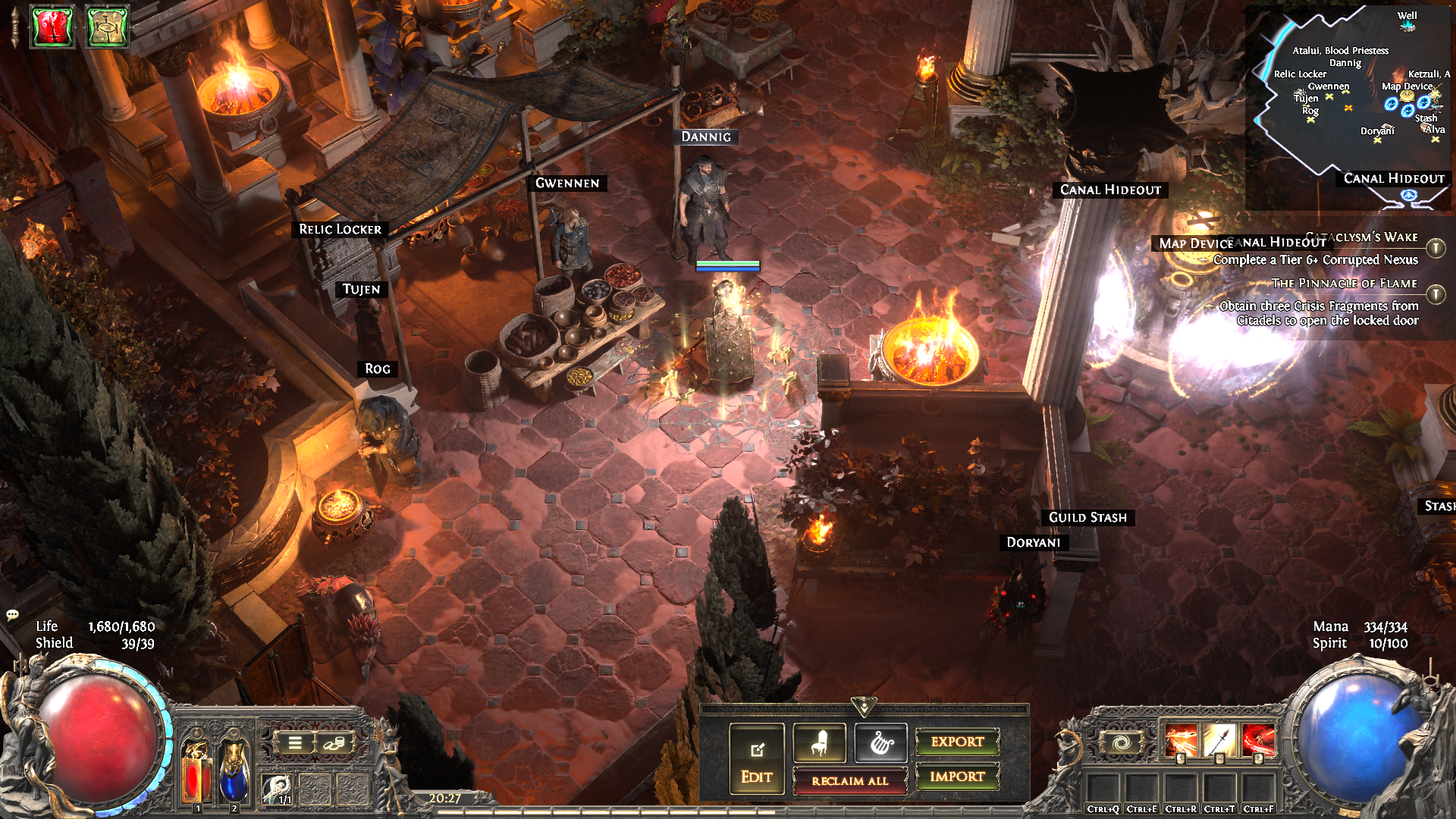
Task: Select the white charm slot showing 1/1
Action: [x=278, y=789]
